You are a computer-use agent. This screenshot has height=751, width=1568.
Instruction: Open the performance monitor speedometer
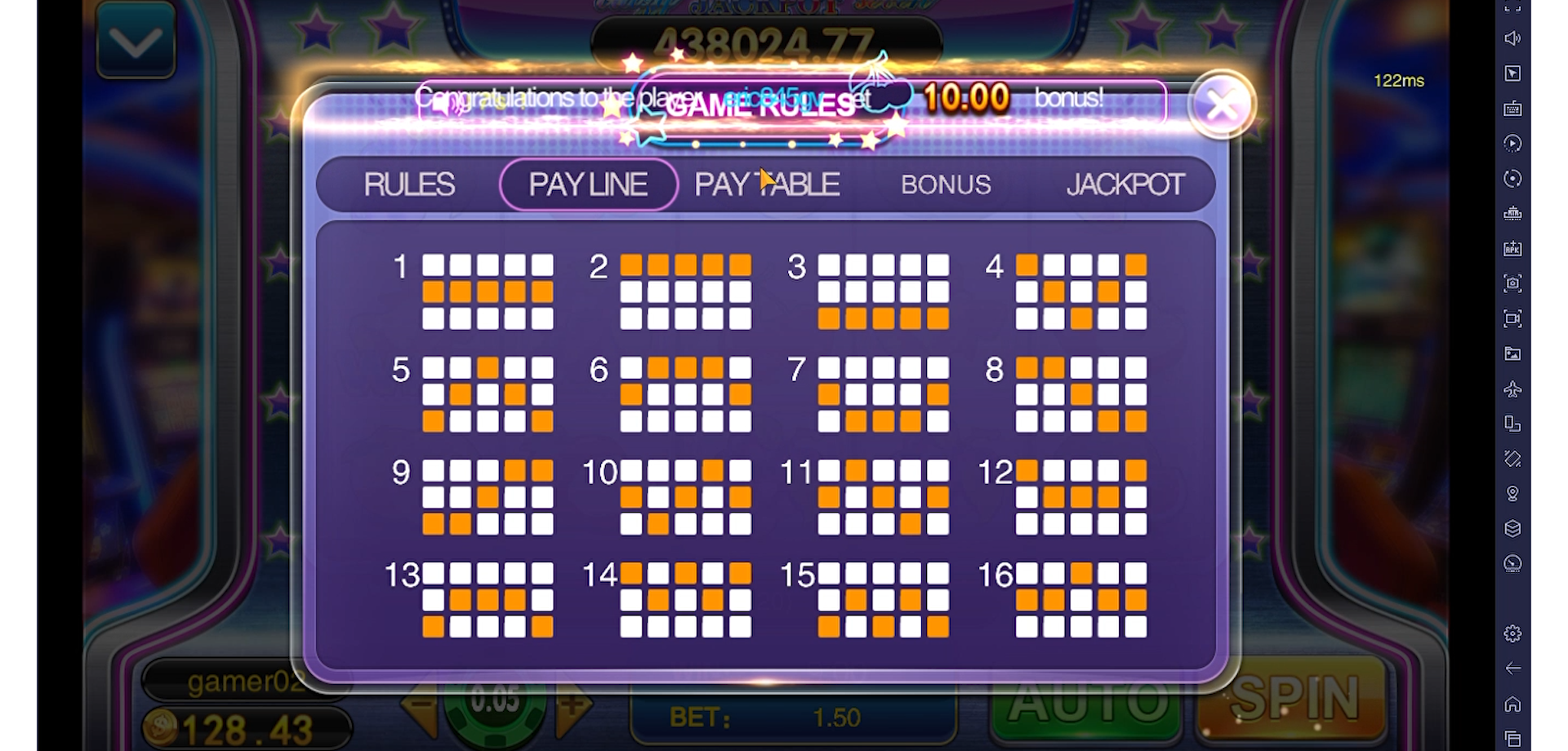tap(1513, 564)
